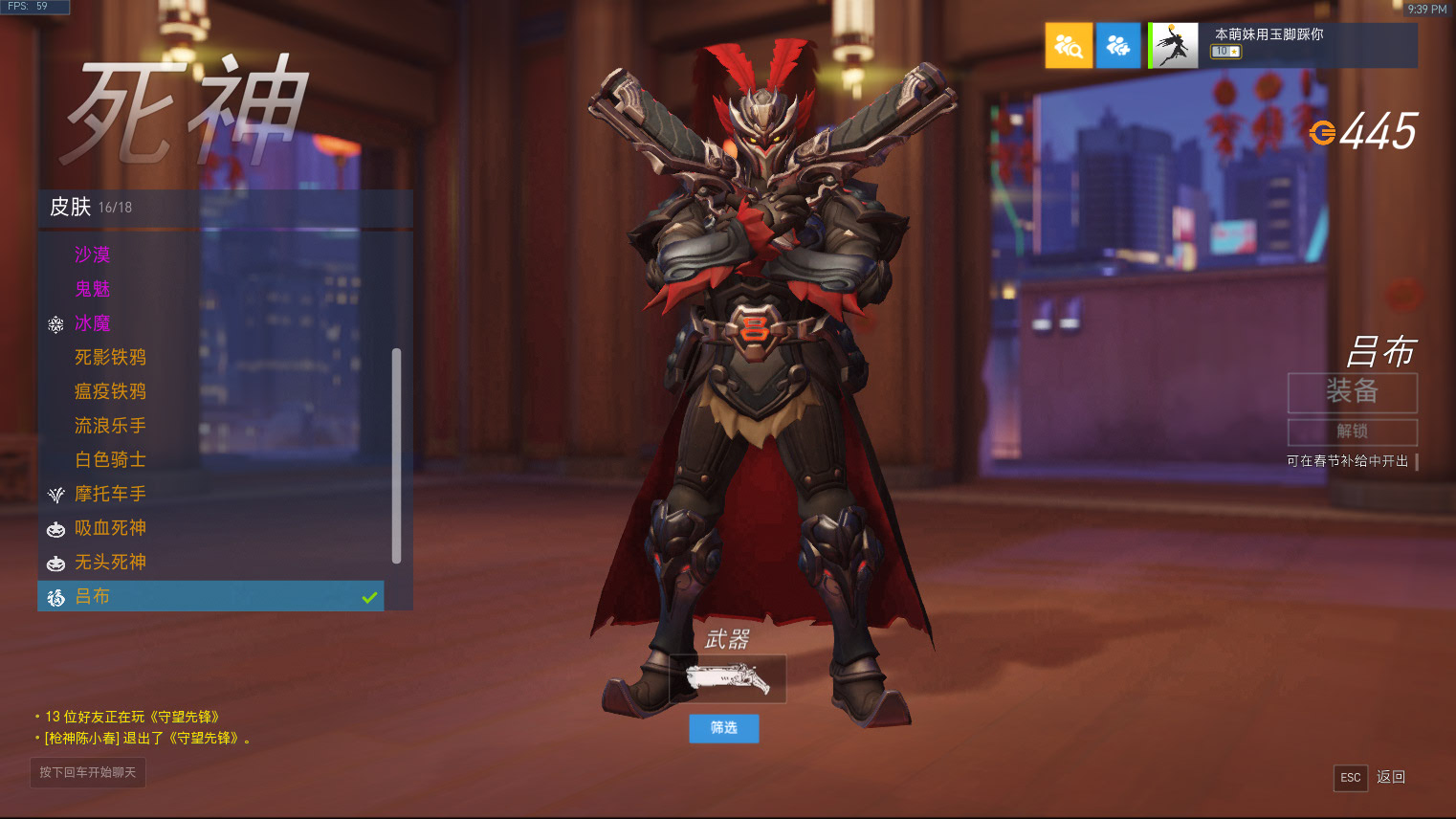Pick the 死影铁鸦 skin
The image size is (1456, 819).
tap(110, 358)
